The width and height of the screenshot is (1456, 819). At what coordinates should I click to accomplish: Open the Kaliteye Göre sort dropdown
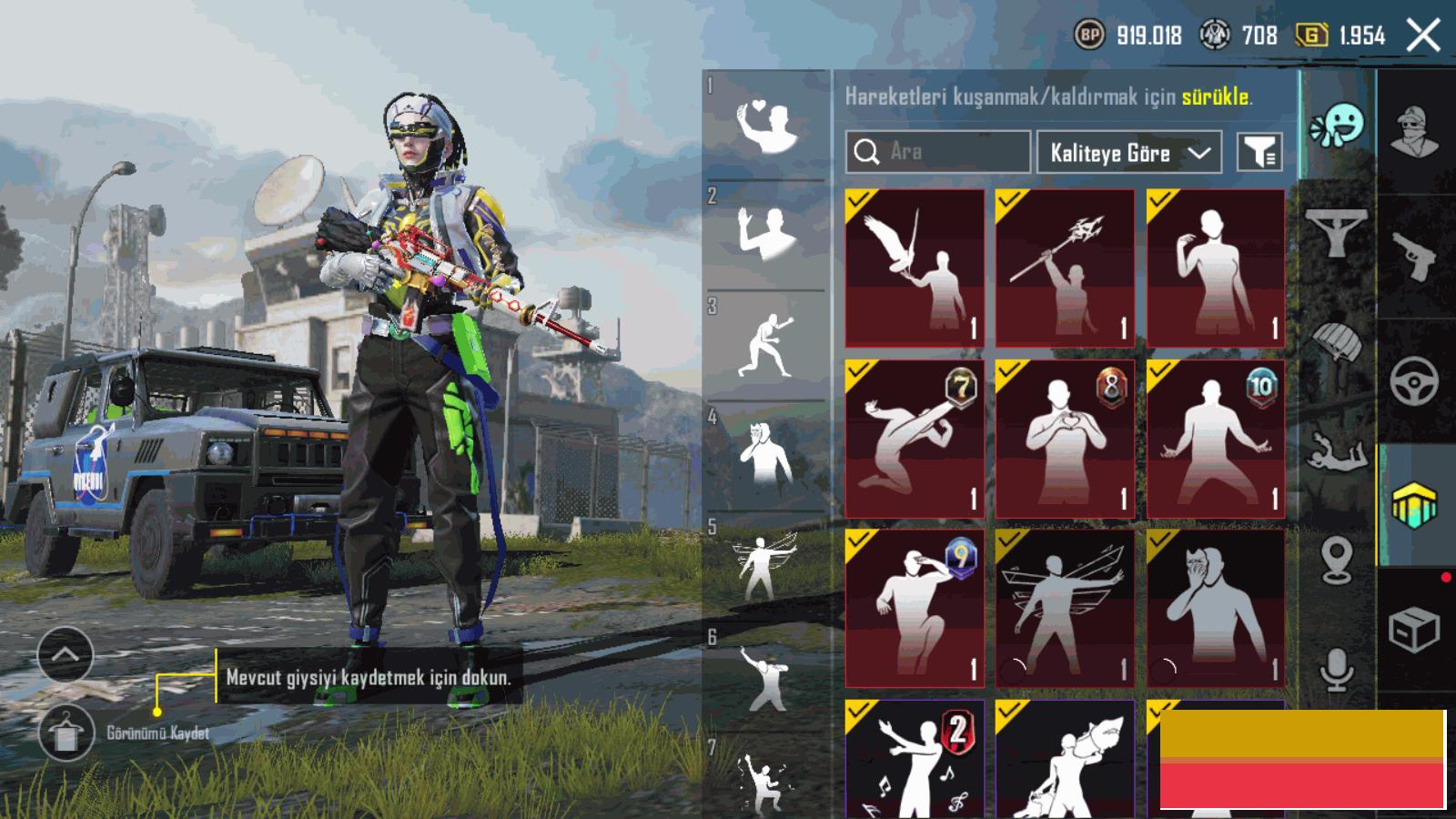pos(1128,152)
